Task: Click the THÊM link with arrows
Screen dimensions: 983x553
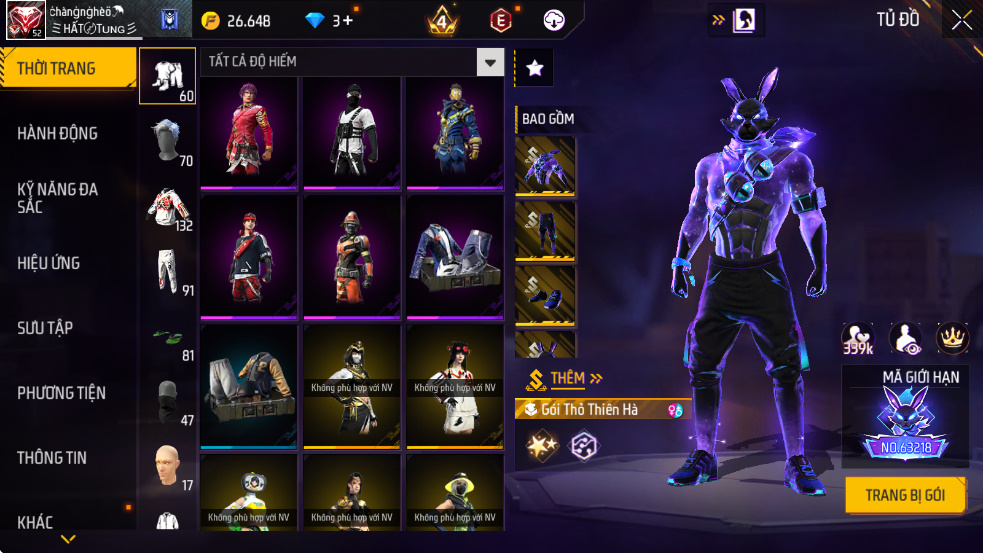Action: pos(575,378)
